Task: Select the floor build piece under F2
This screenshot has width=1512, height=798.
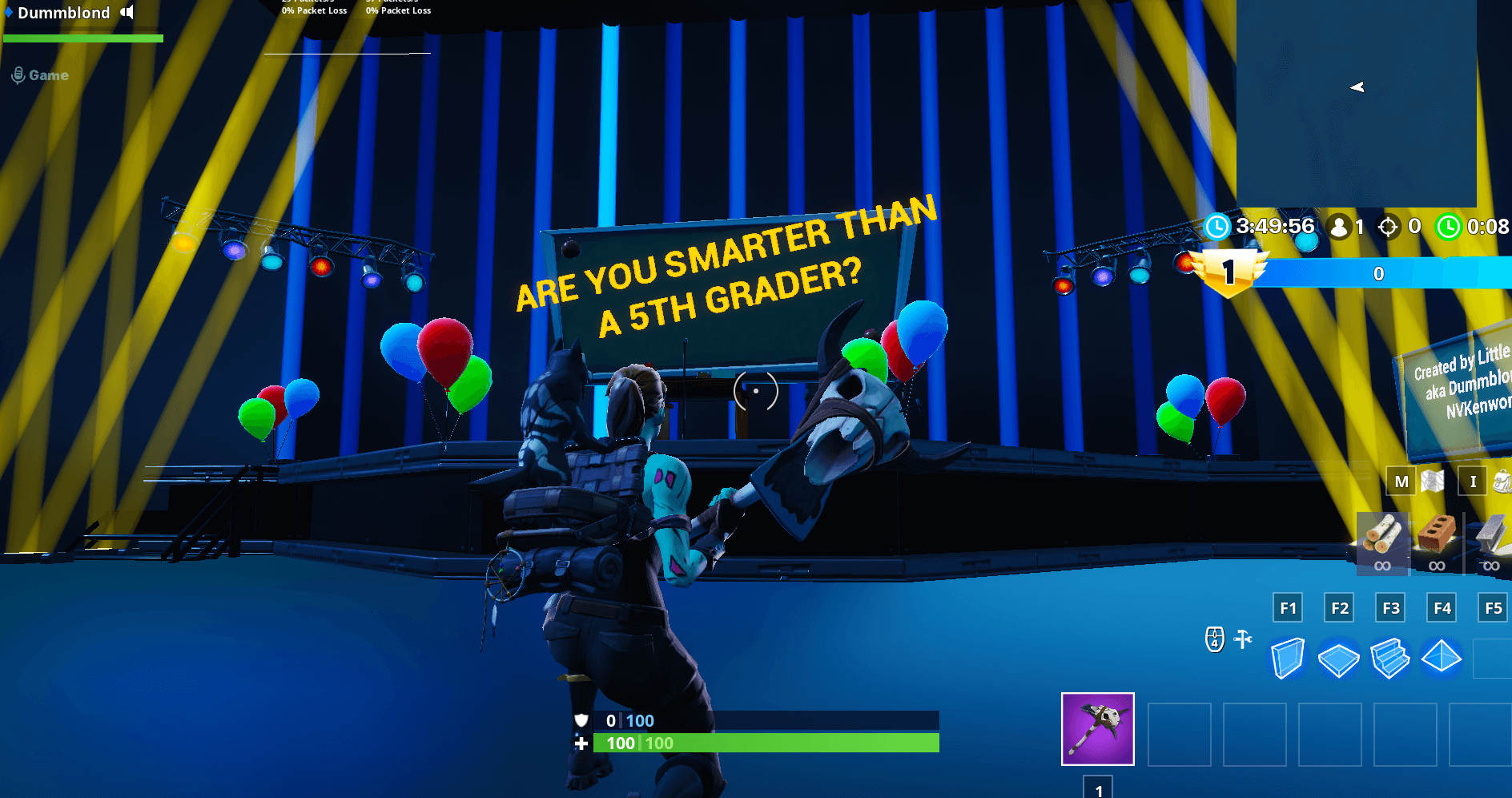Action: tap(1339, 659)
